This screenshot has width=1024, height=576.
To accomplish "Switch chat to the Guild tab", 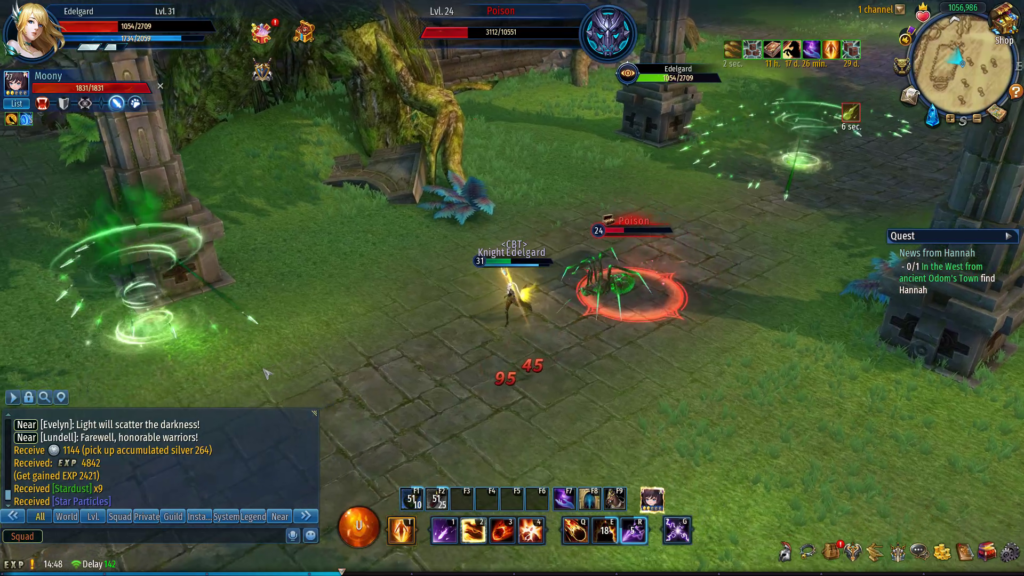I will click(x=174, y=517).
